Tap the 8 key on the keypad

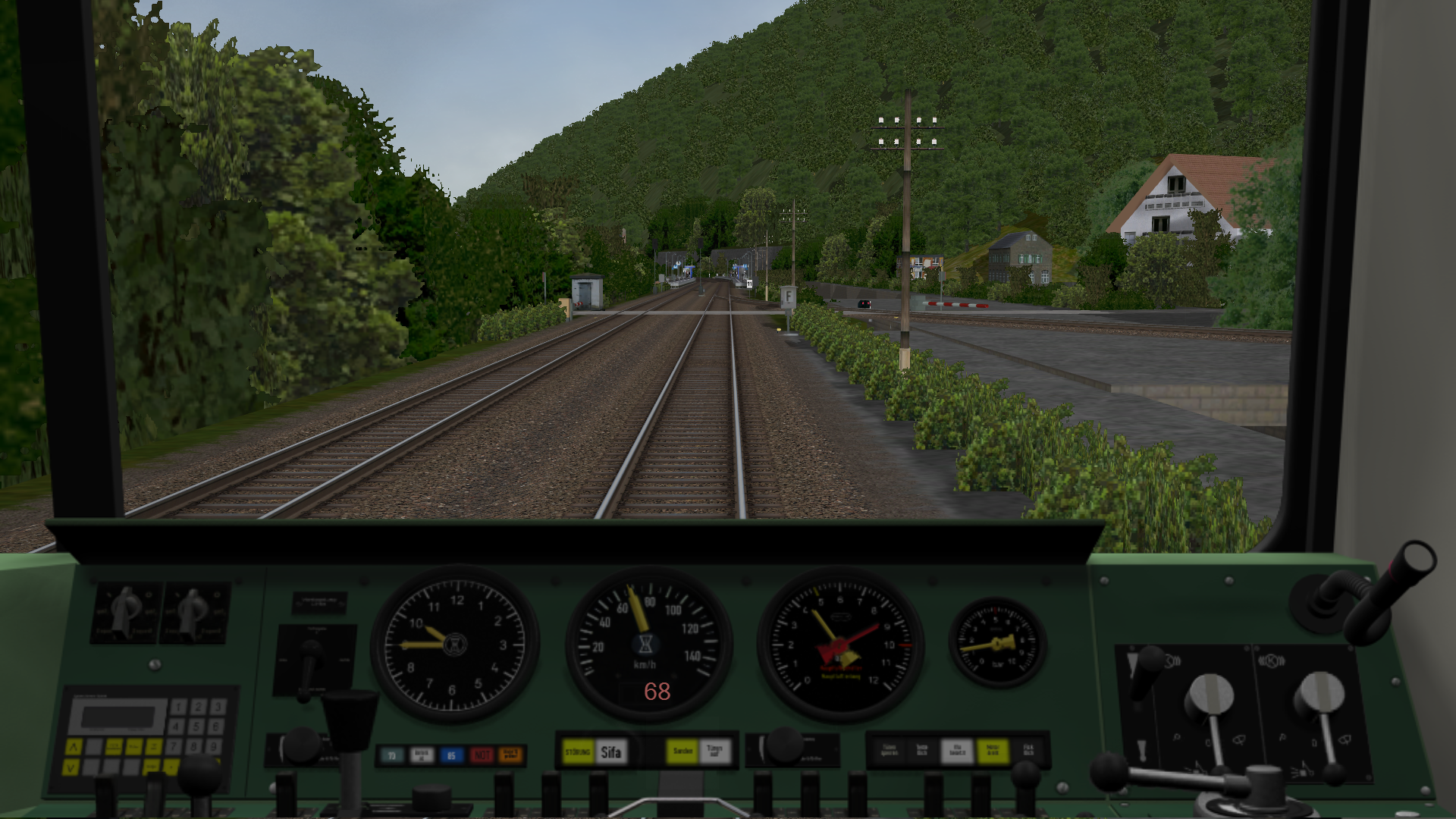point(195,746)
